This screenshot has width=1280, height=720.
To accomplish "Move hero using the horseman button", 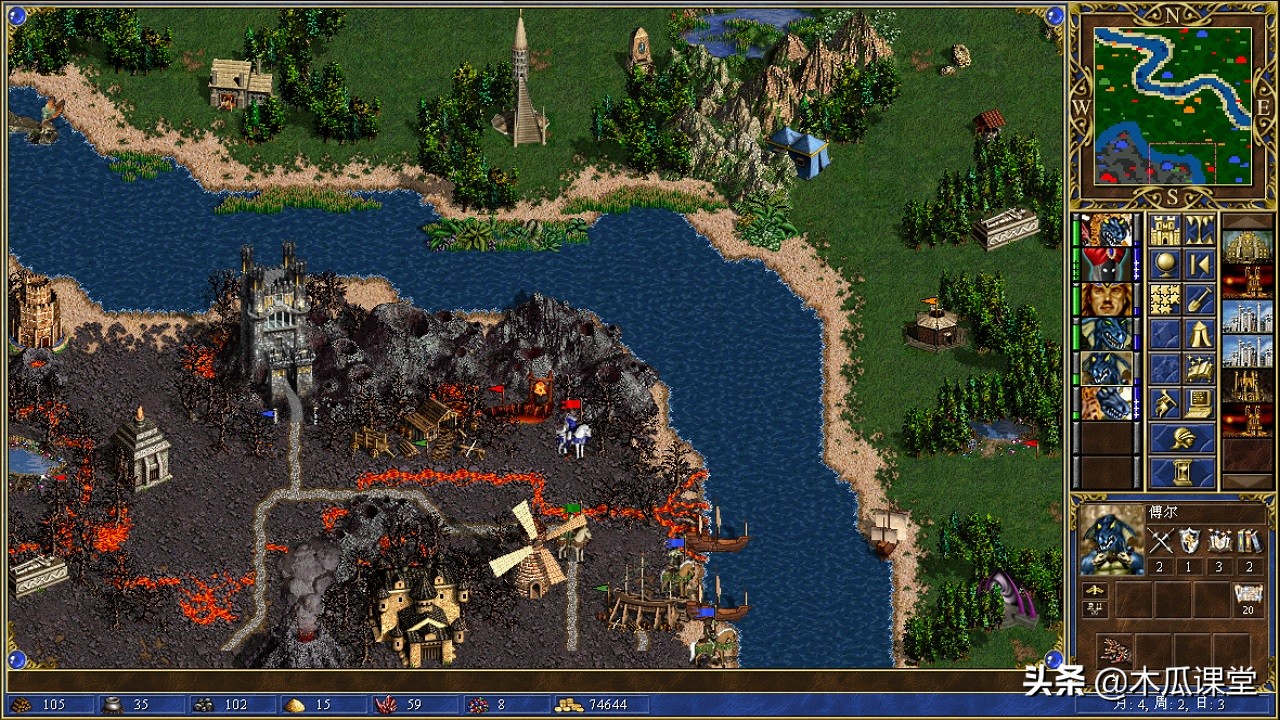I will pos(1164,402).
